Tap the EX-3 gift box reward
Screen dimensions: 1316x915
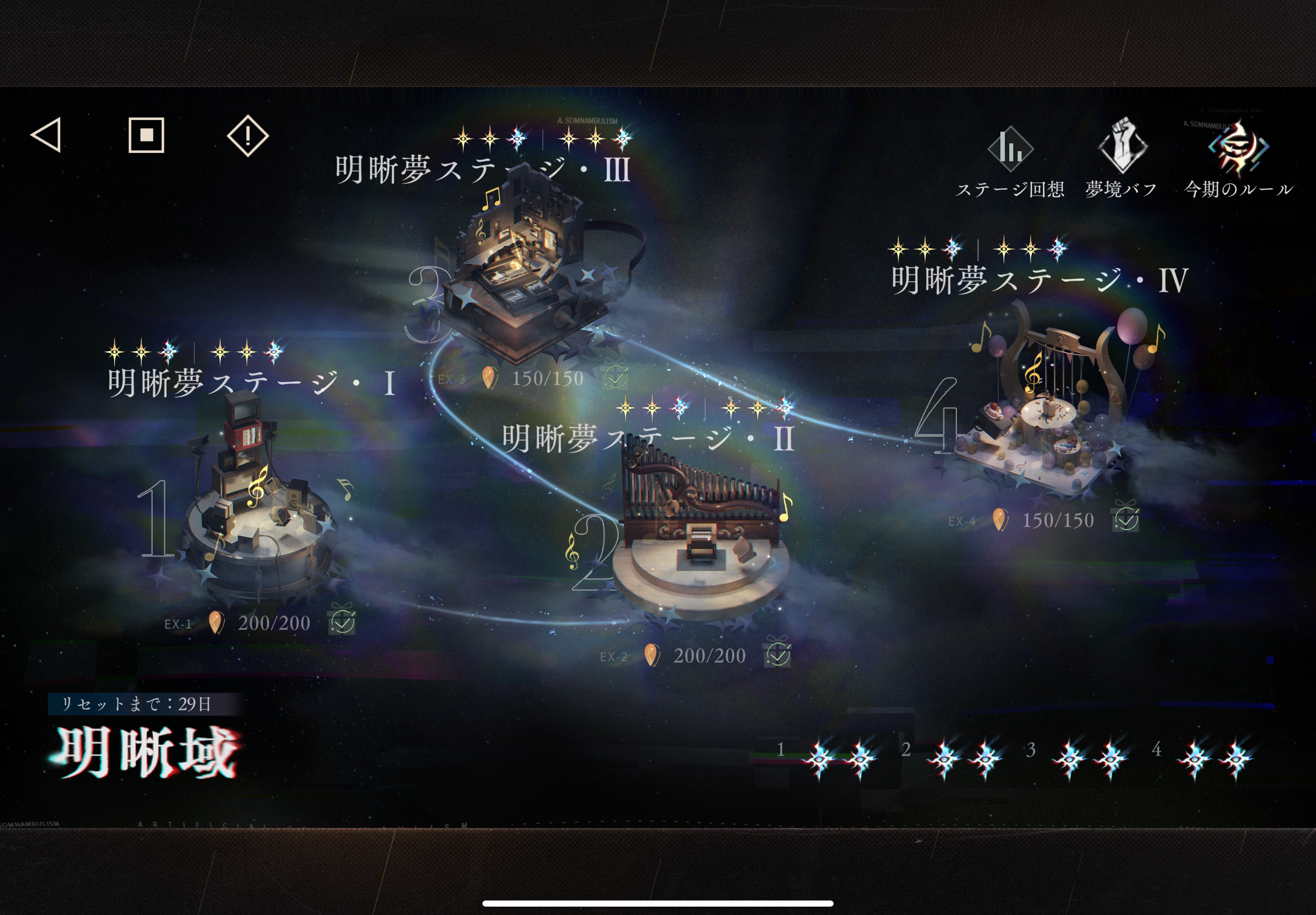click(616, 377)
